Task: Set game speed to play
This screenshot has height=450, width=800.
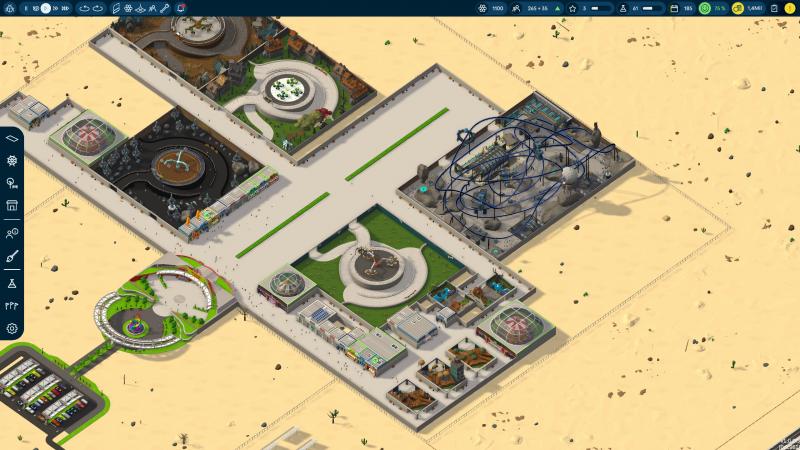Action: tap(46, 8)
